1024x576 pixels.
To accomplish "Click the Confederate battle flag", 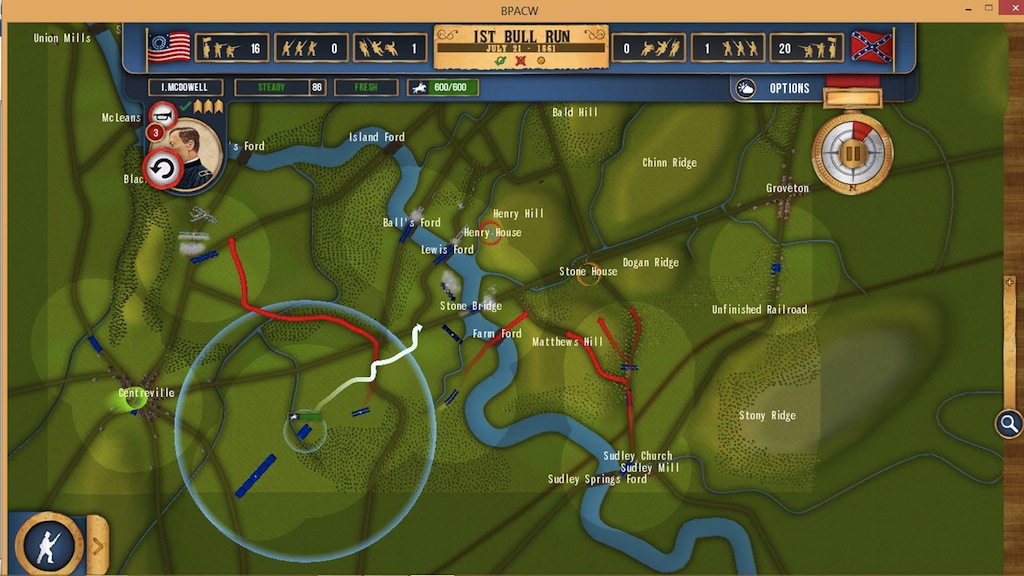I will click(871, 46).
